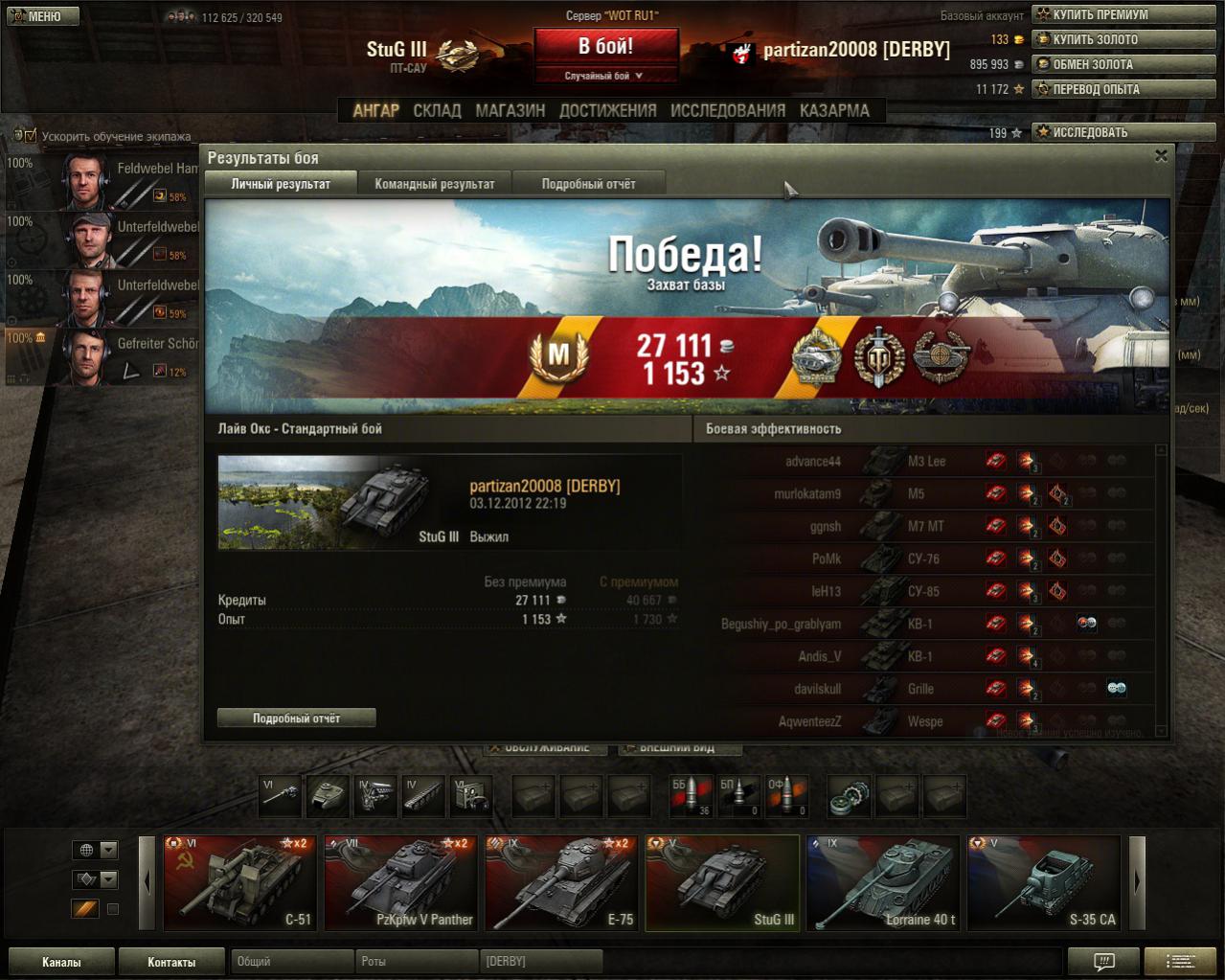The width and height of the screenshot is (1225, 980).
Task: Open the Подробный отчёт tab
Action: (588, 184)
